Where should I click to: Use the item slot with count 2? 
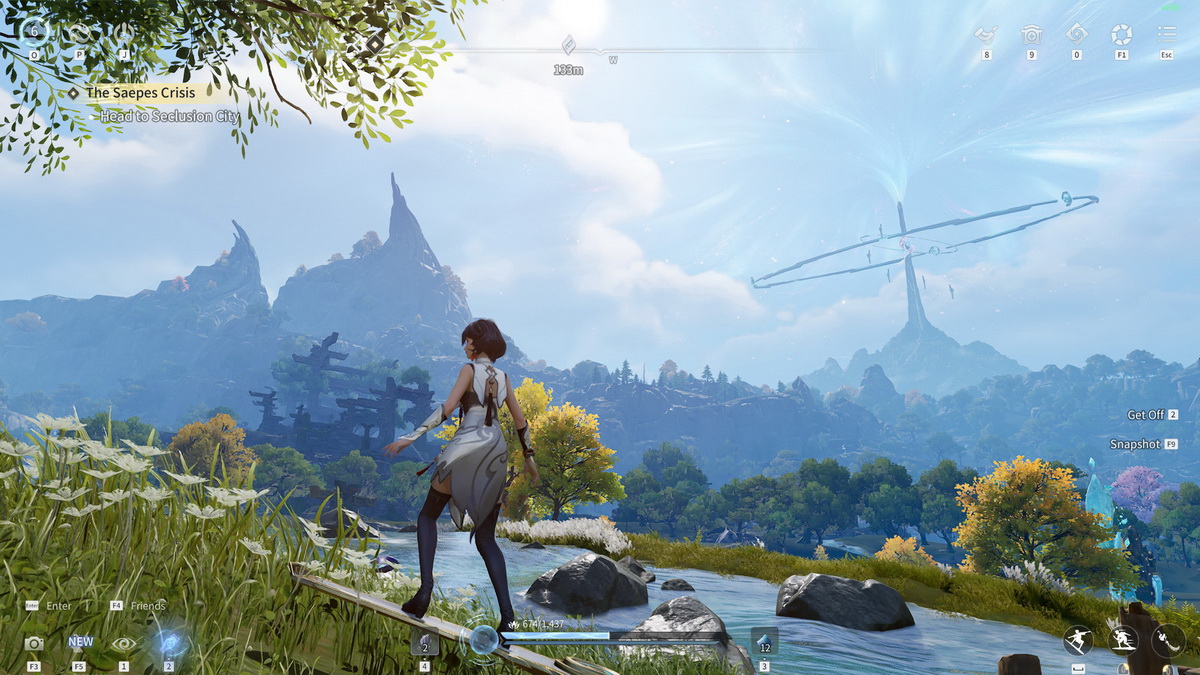[424, 642]
